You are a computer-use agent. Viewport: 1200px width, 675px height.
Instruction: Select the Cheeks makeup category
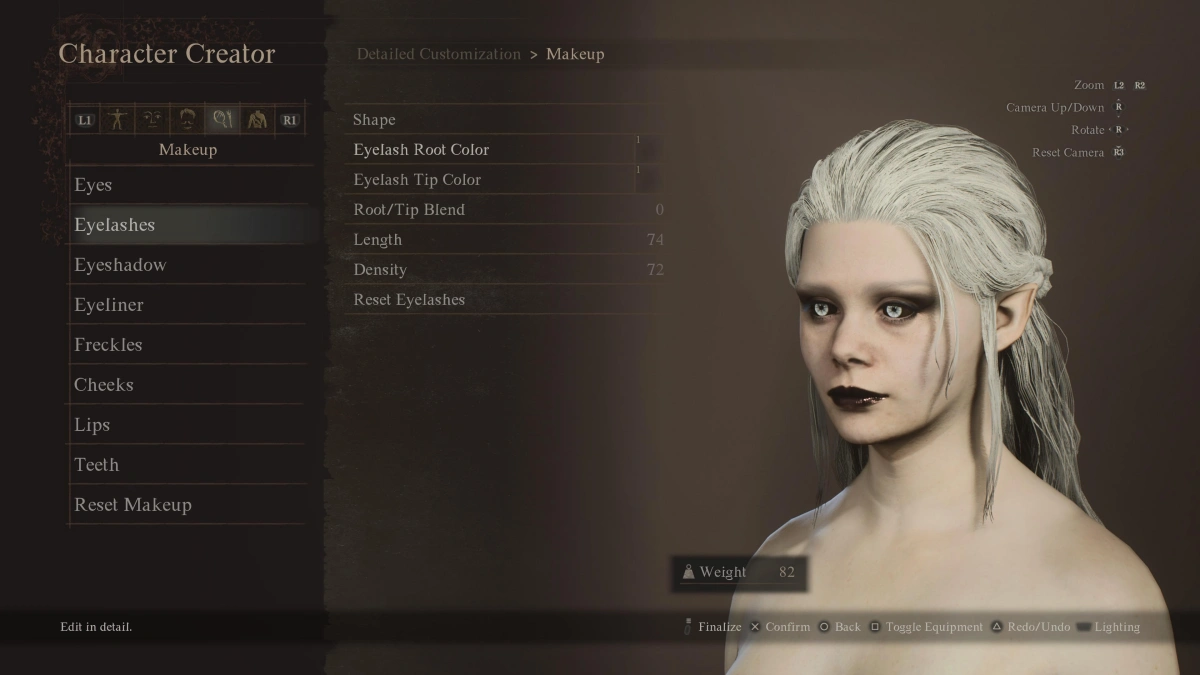point(104,385)
